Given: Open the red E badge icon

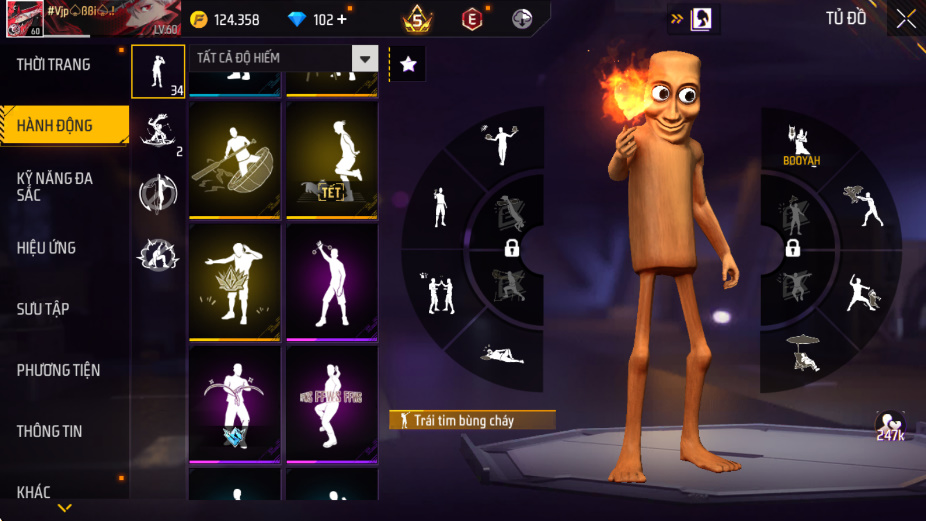Looking at the screenshot, I should [x=471, y=18].
